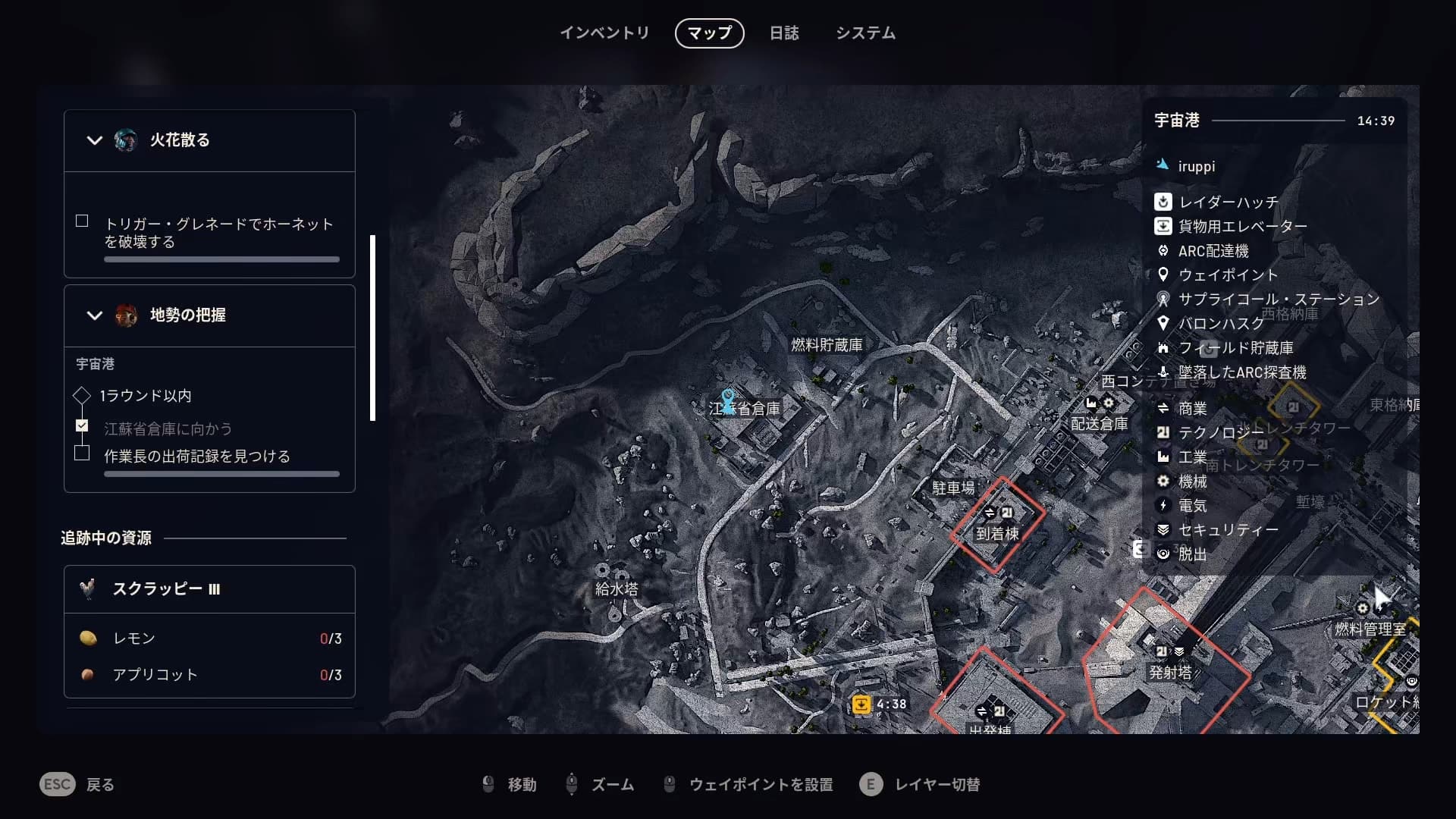Screen dimensions: 1456x819
Task: Open the スクラッピー III tracked resource card
Action: [x=209, y=589]
